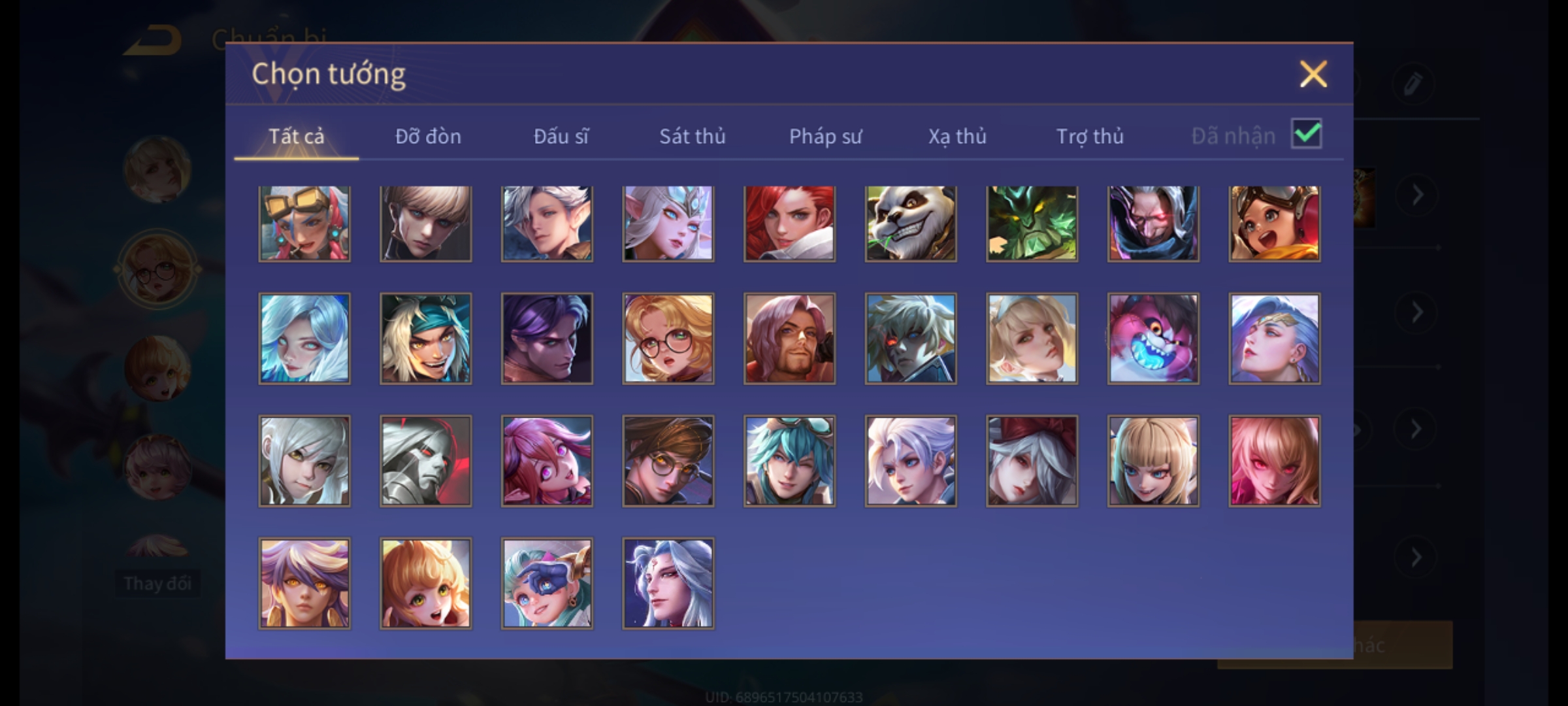The width and height of the screenshot is (1568, 706).
Task: Pick the pink monster with blue teeth
Action: [x=1153, y=339]
